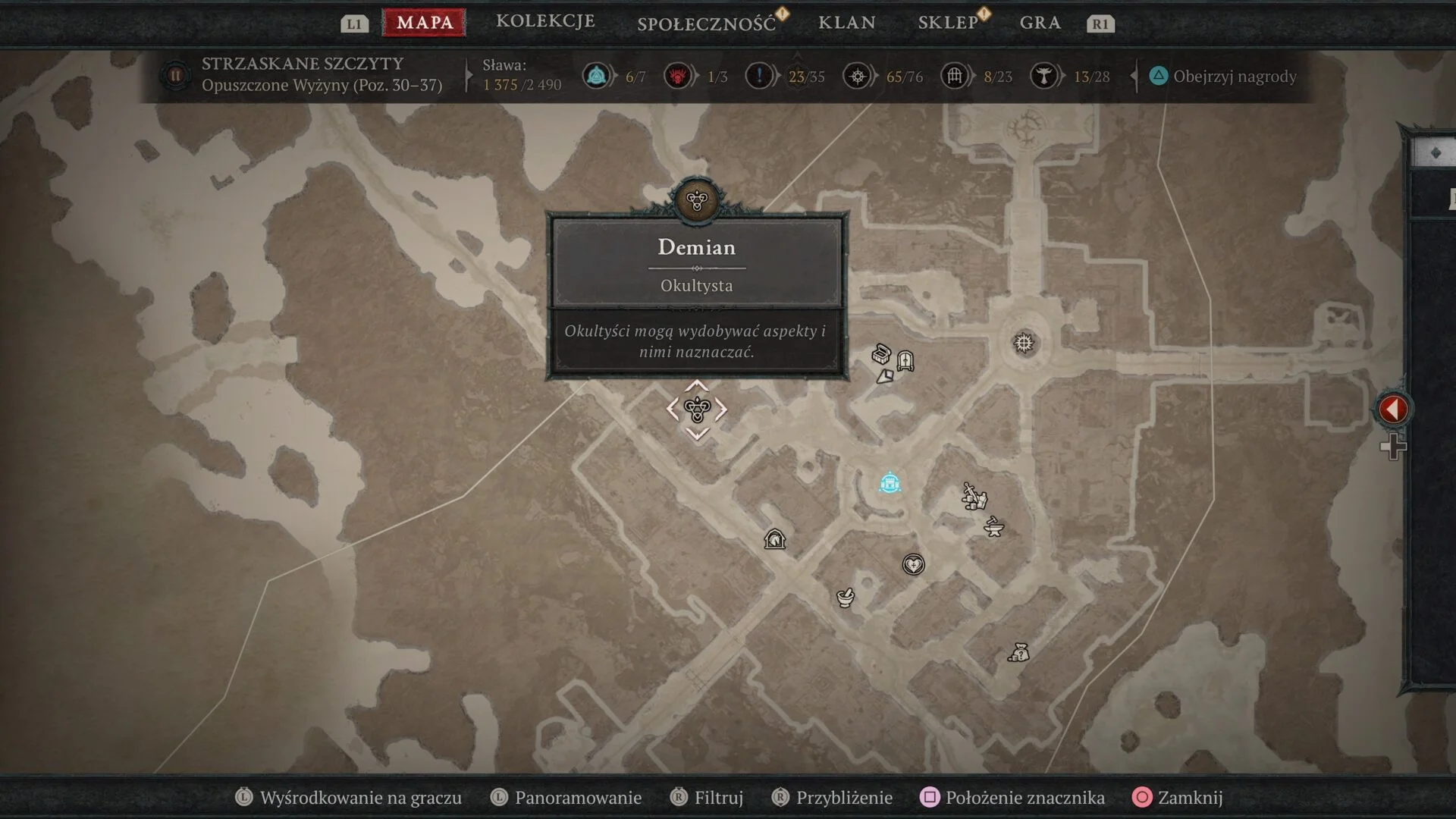Switch to the GRA tab
This screenshot has width=1456, height=819.
click(x=1040, y=23)
